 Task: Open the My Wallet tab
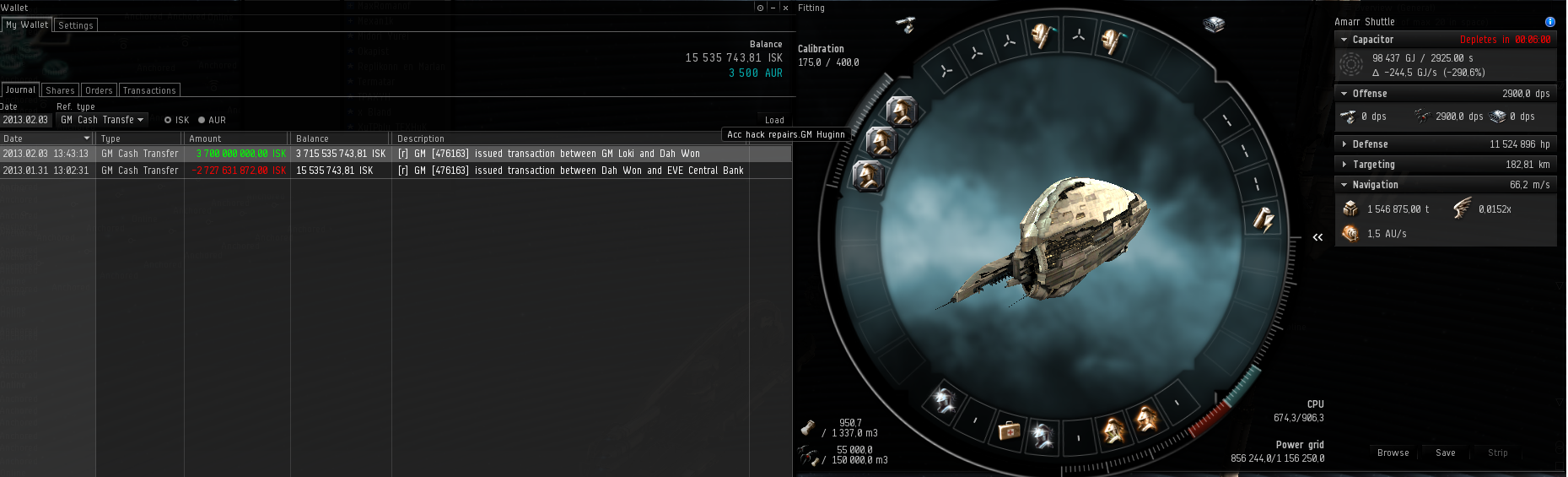[x=27, y=25]
